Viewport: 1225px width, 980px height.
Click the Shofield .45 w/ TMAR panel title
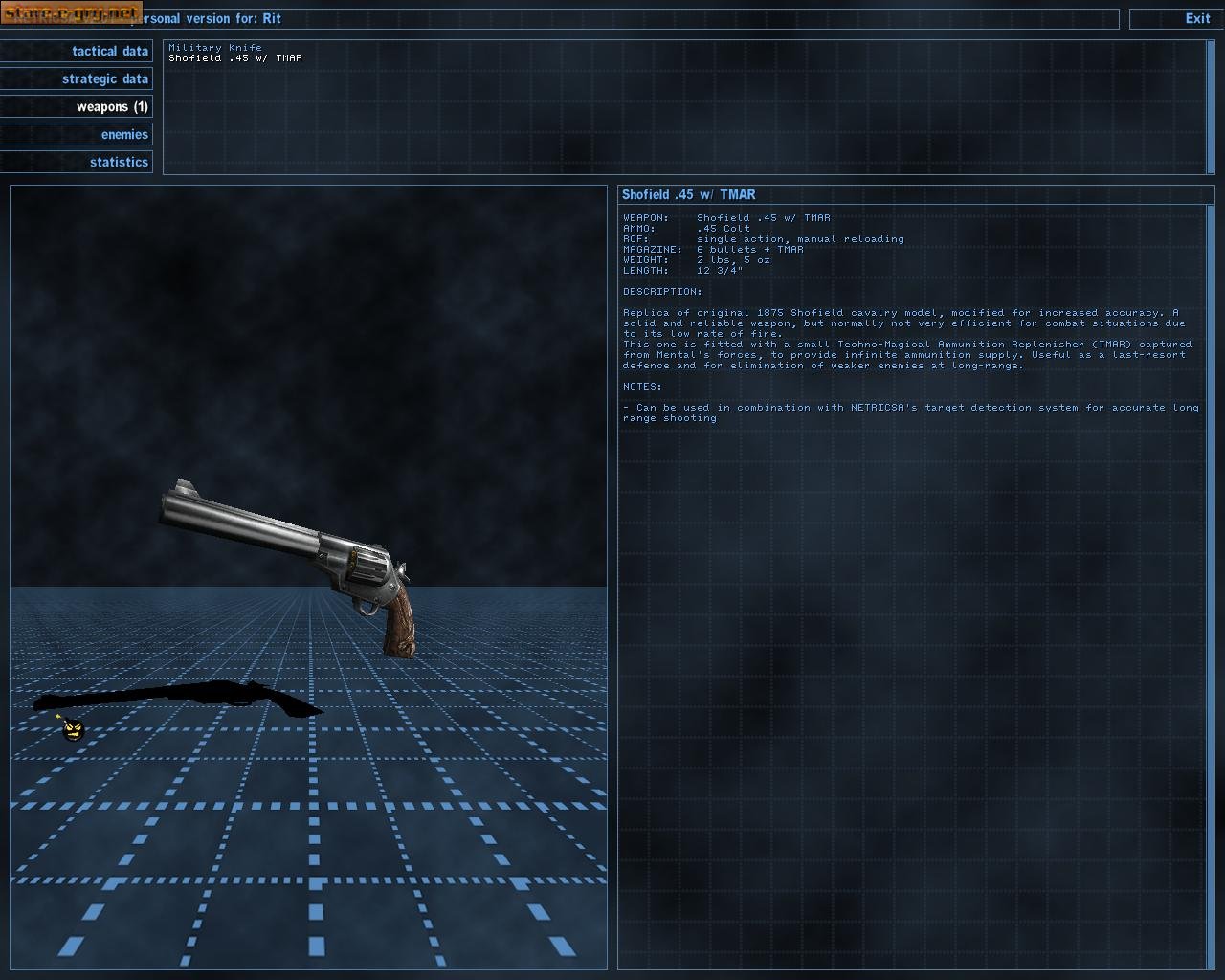click(687, 194)
